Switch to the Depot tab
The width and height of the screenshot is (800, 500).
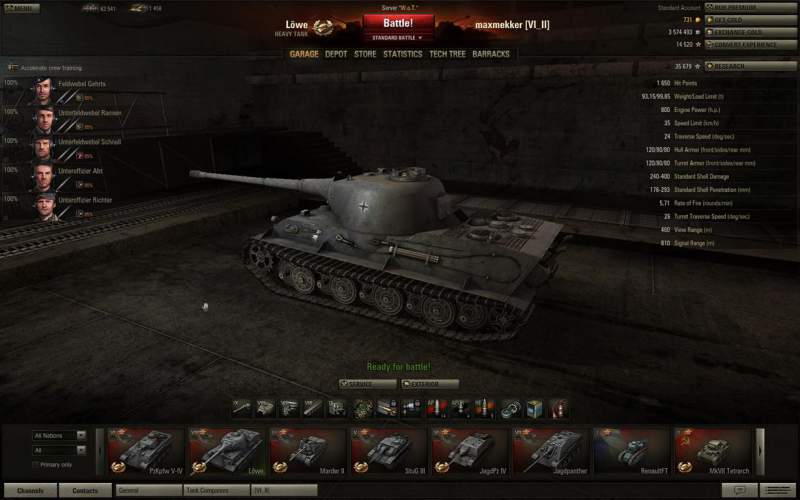336,54
